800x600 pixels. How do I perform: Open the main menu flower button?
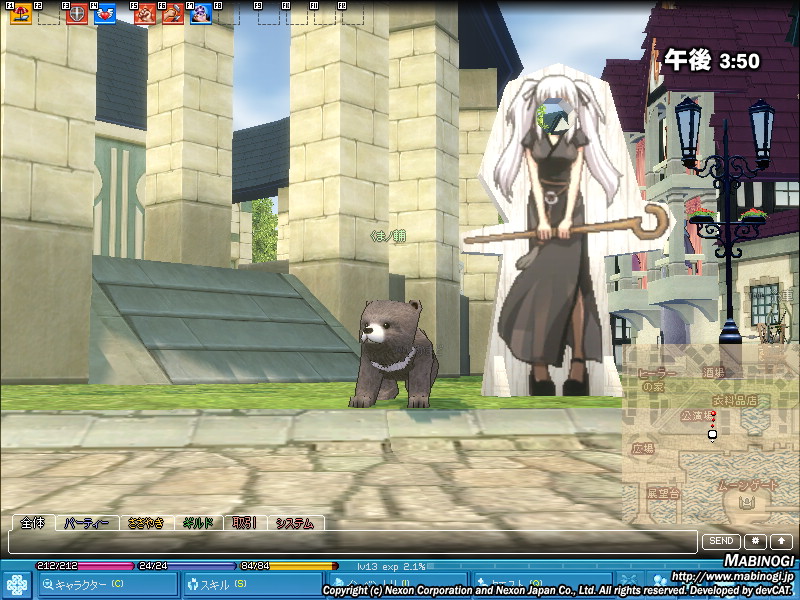[17, 584]
